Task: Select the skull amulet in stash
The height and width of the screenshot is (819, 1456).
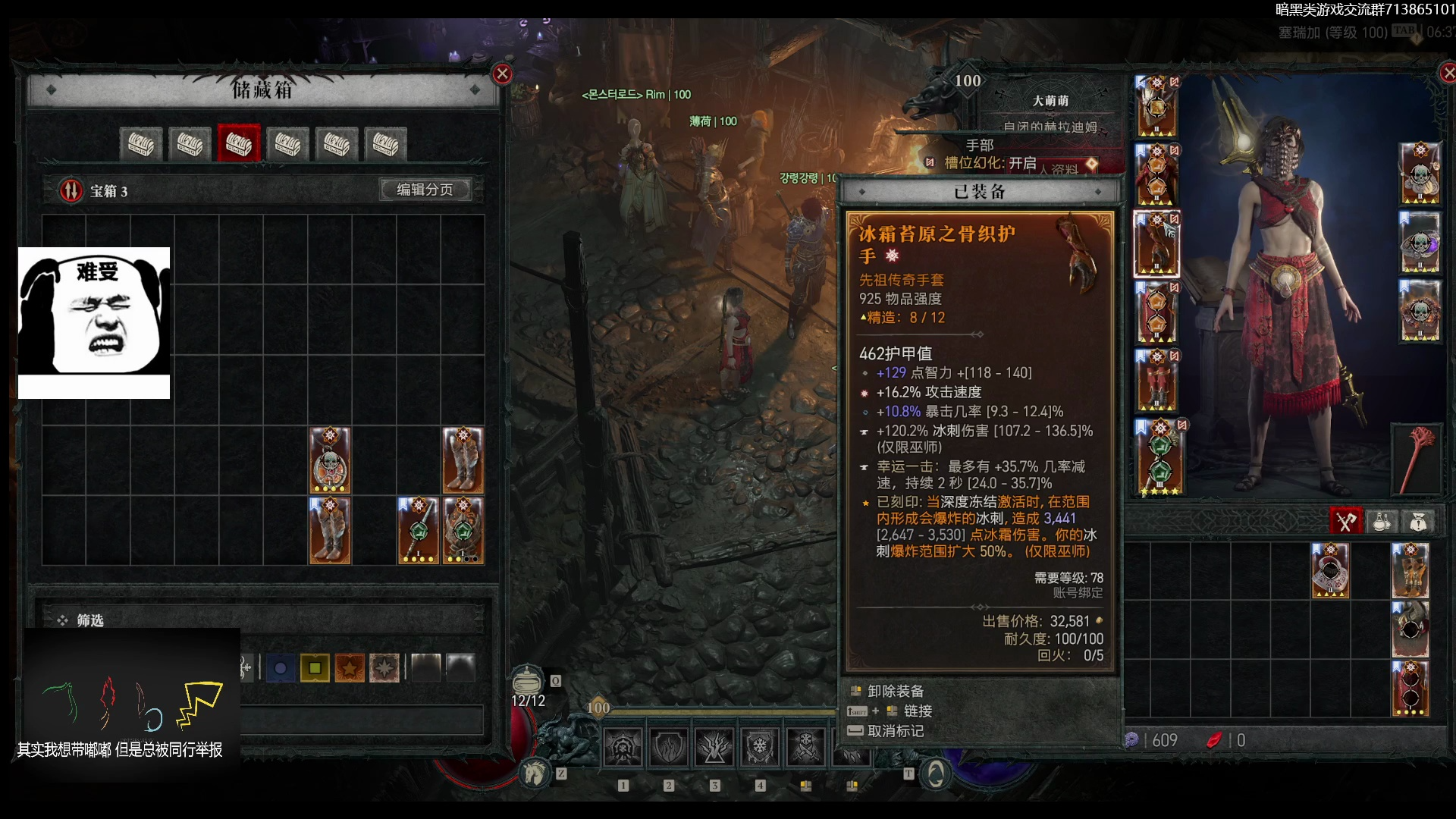Action: [330, 460]
